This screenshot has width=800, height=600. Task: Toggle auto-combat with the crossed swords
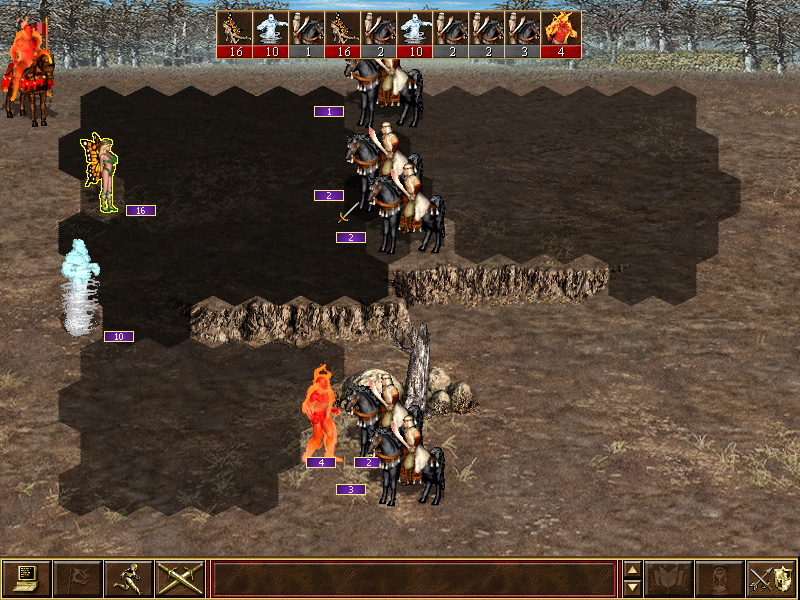(x=180, y=579)
